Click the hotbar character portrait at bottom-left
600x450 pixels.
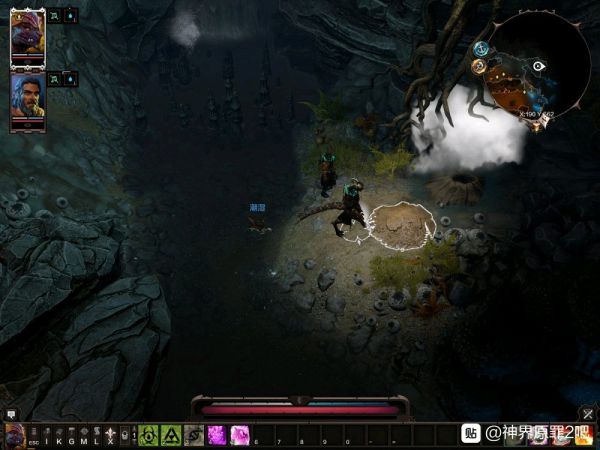14,436
